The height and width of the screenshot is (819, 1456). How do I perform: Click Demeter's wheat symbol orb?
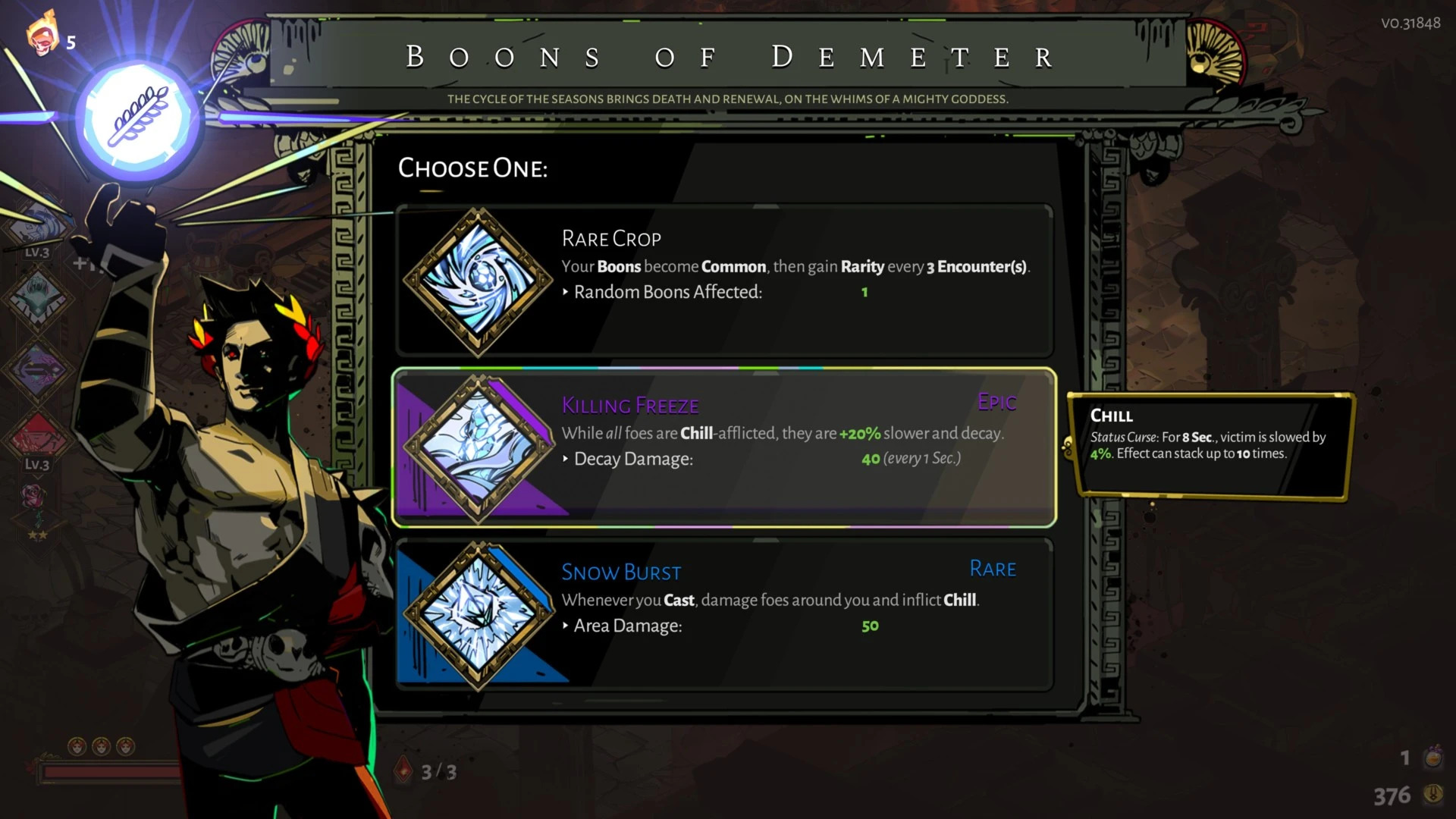pos(138,118)
